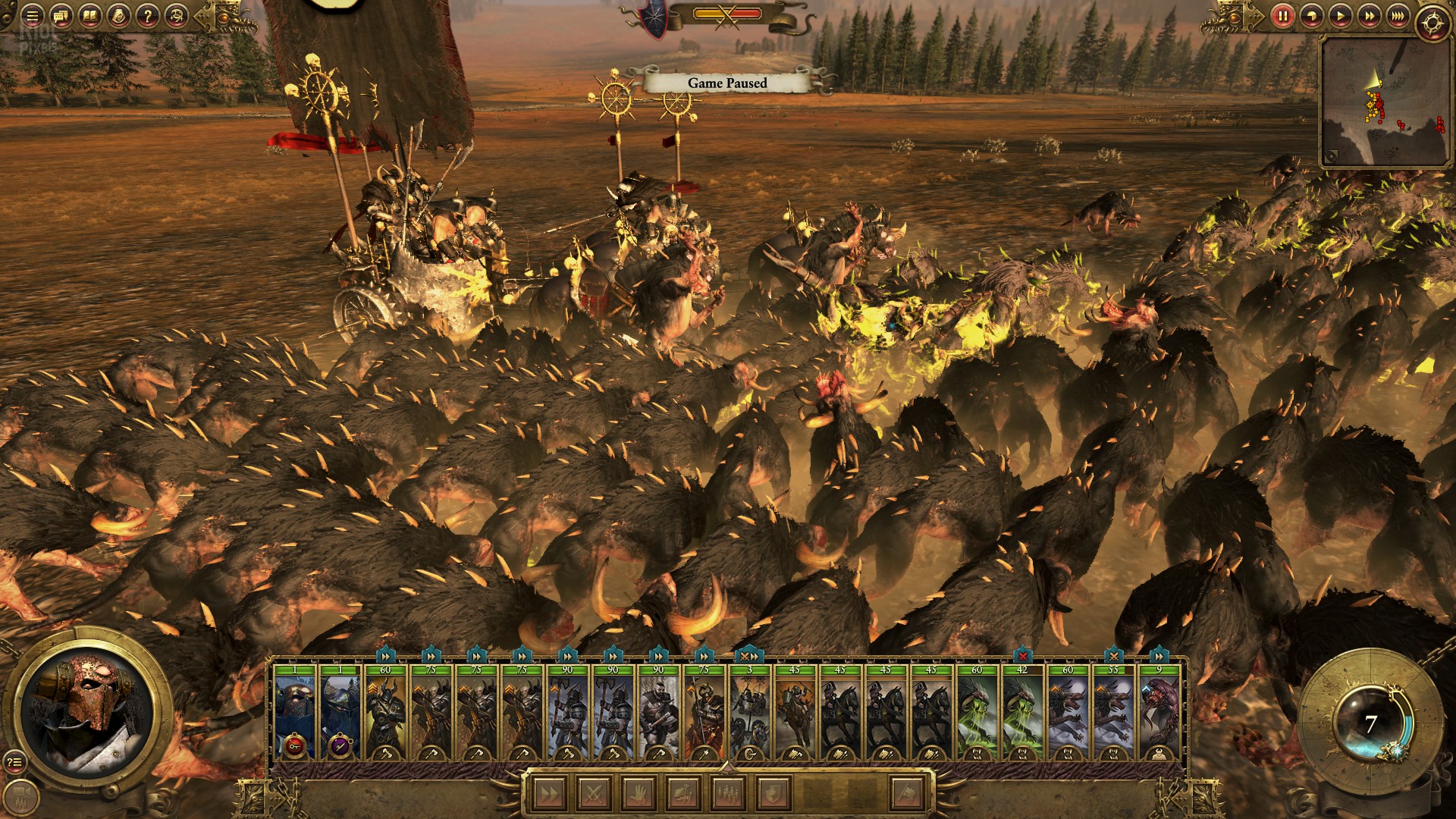Toggle the crossed-swords melee mode button

pyautogui.click(x=595, y=794)
